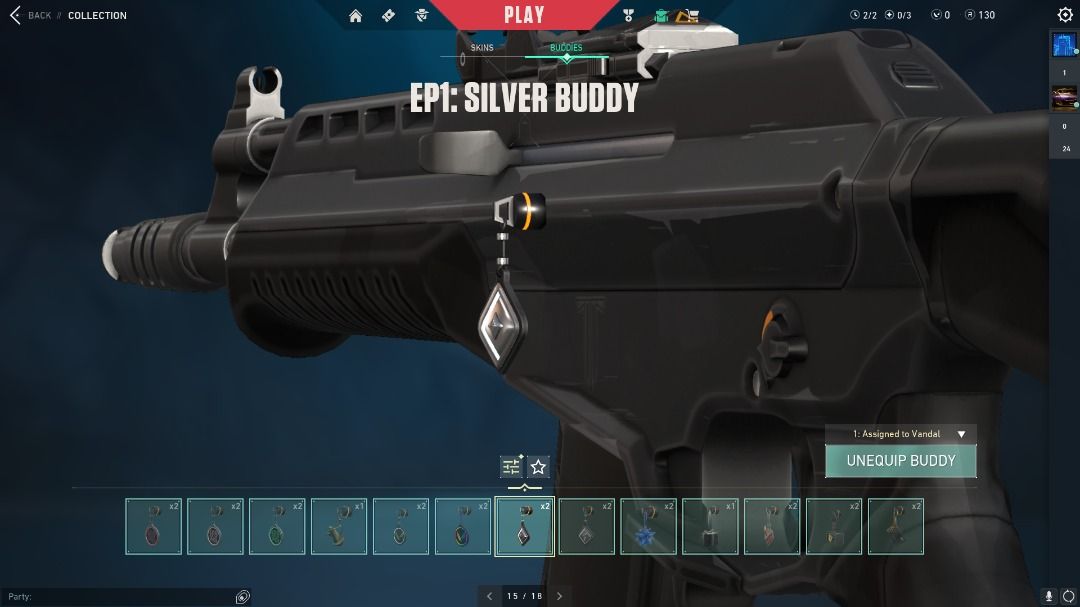Open the settings gear icon

pyautogui.click(x=1065, y=15)
